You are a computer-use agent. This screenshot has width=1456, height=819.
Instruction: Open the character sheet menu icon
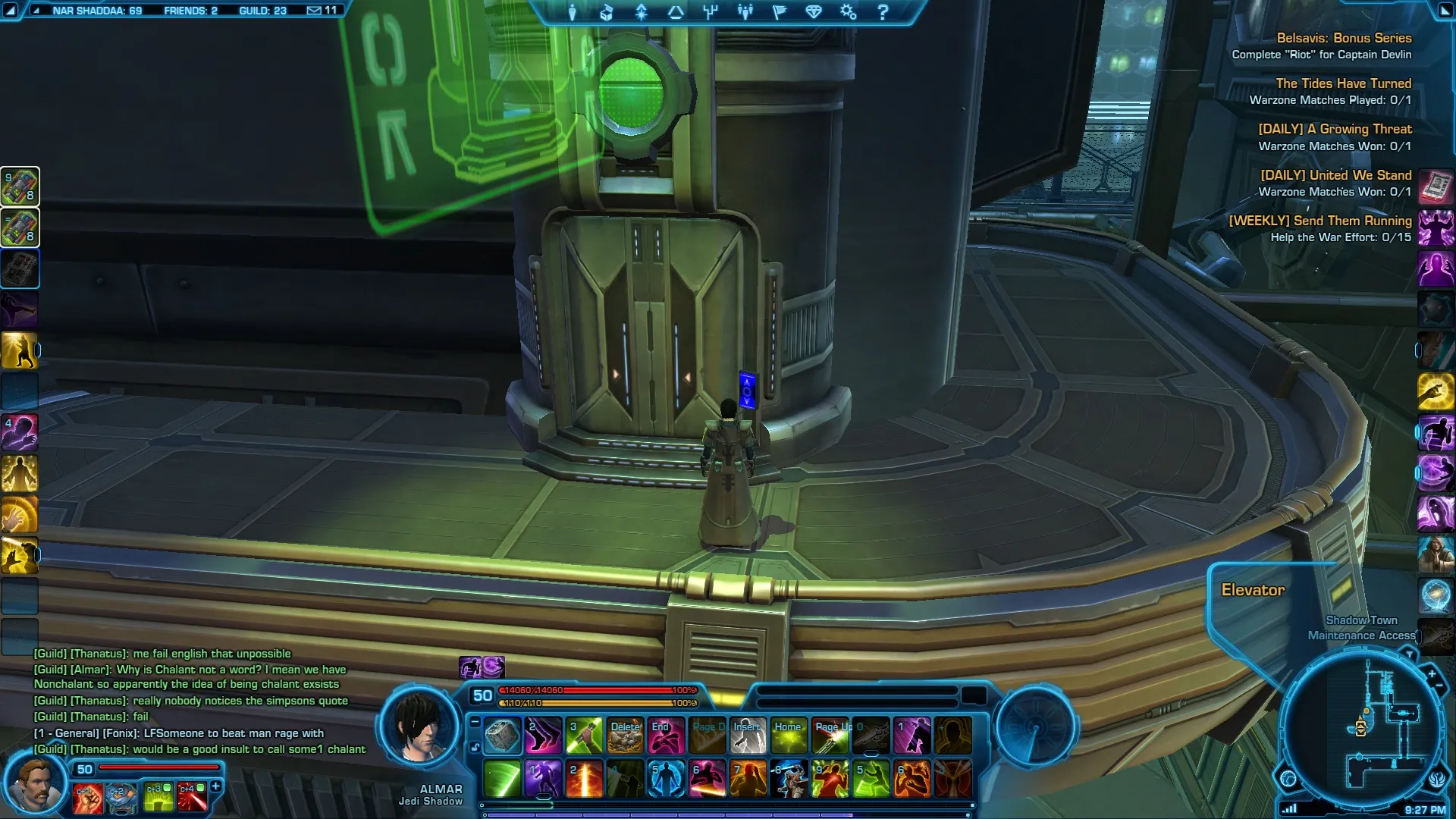(572, 12)
